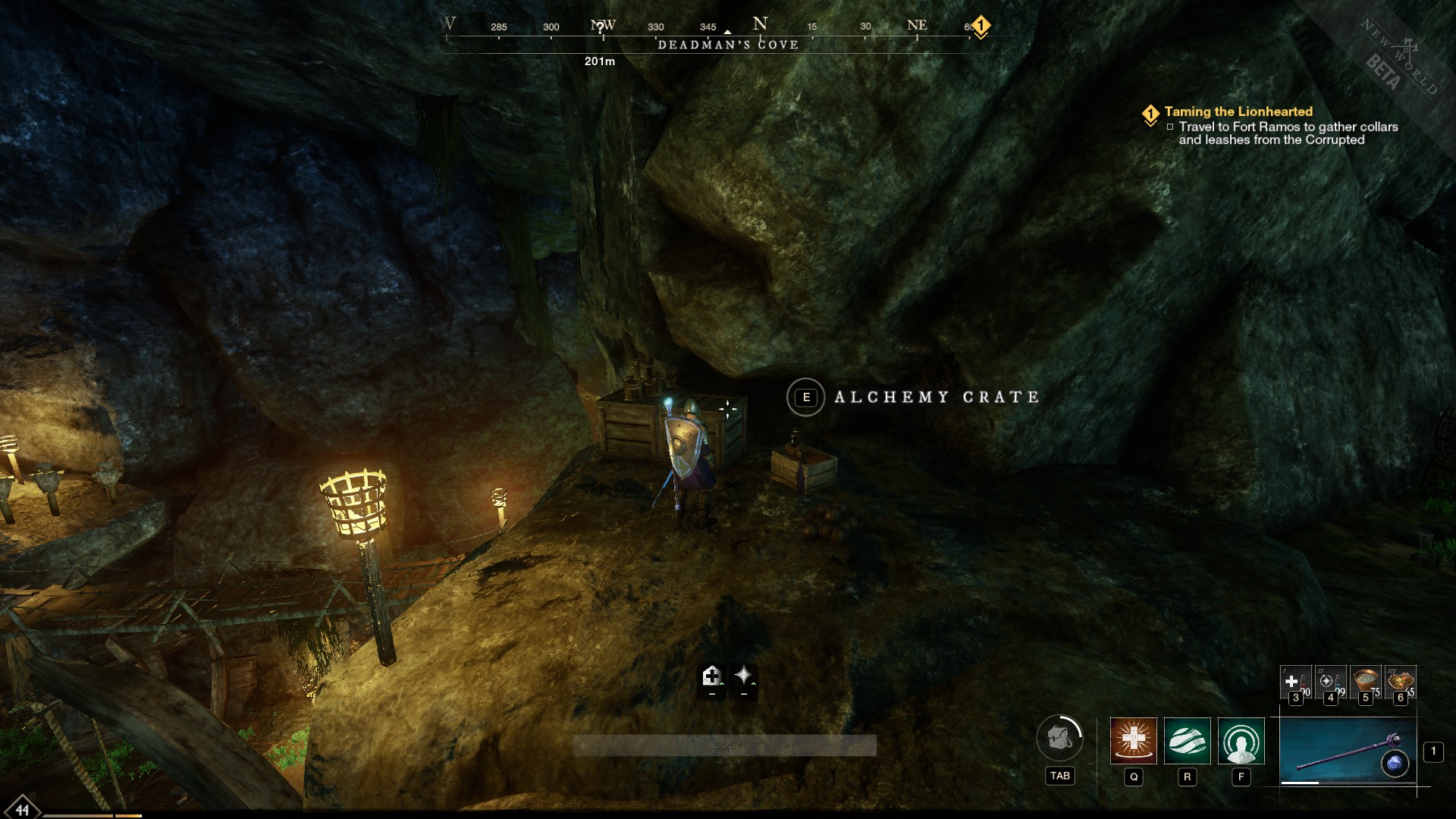
Task: Click the level 44 indicator
Action: [23, 810]
